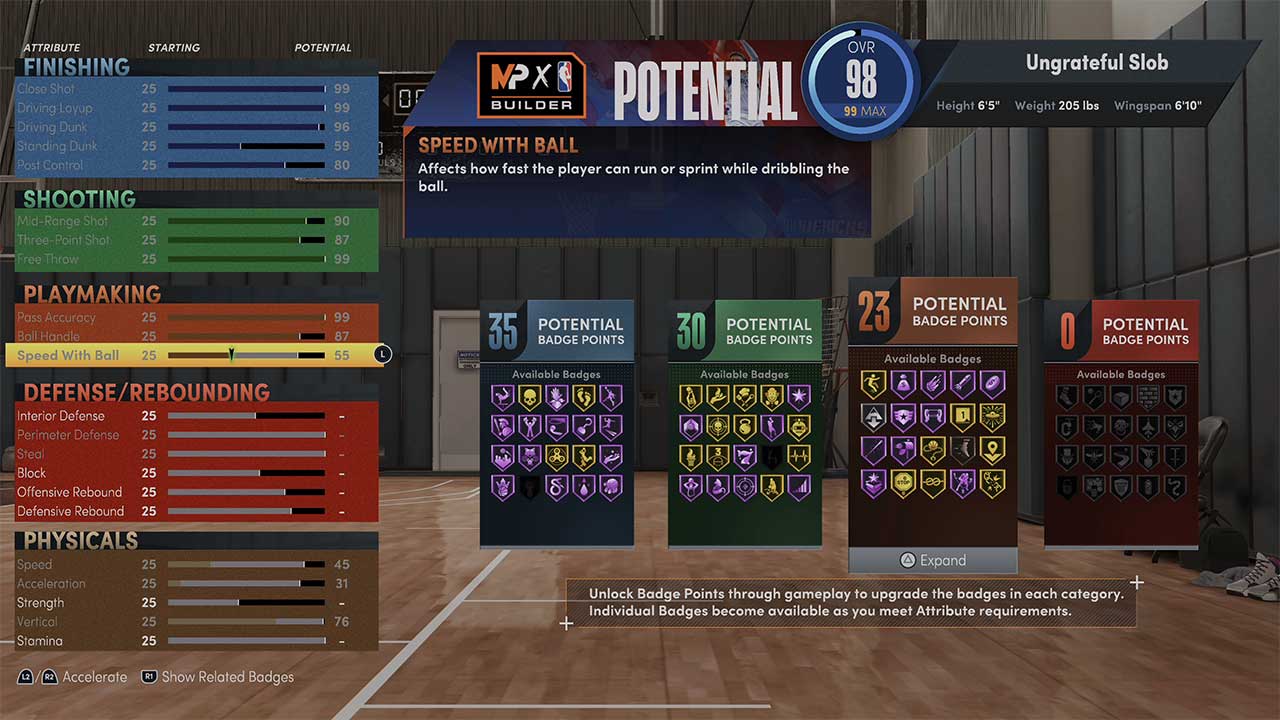Select the location-pin badge in the Playmaking panel

(x=993, y=450)
